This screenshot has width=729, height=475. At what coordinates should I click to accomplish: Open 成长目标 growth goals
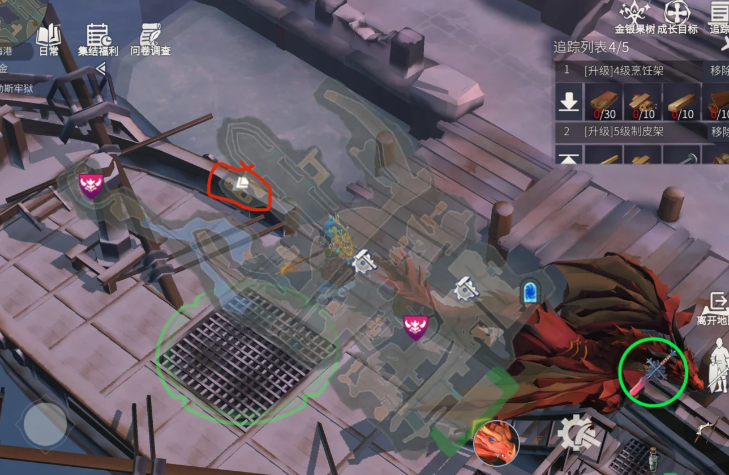tap(680, 16)
